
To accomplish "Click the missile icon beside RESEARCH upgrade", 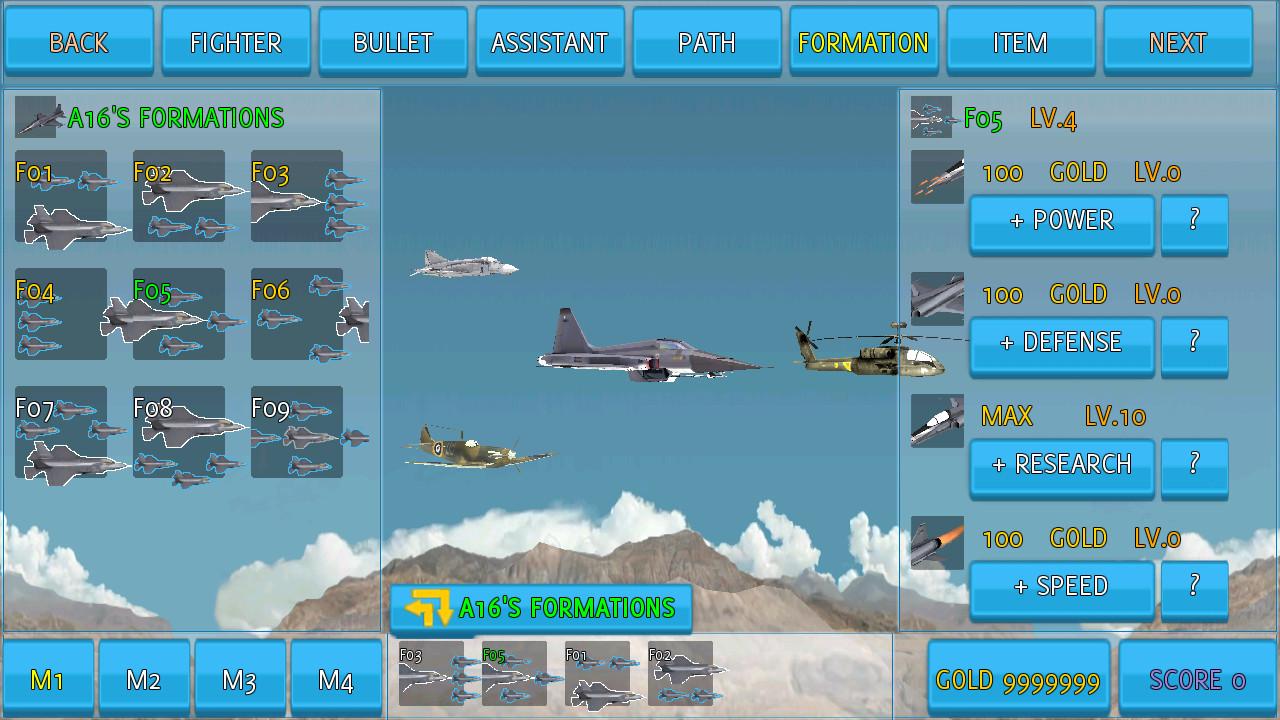I will (937, 420).
